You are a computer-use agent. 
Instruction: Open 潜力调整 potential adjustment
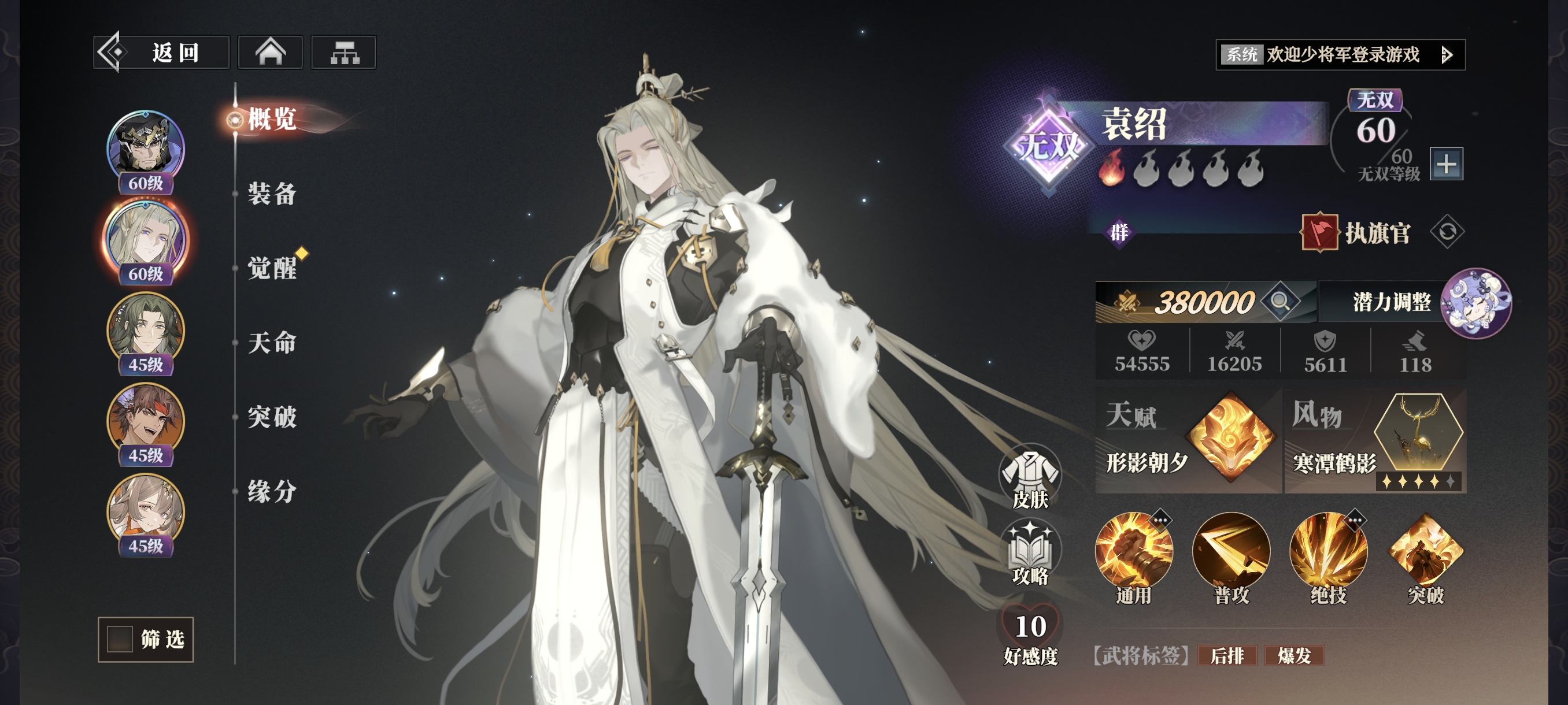1392,302
